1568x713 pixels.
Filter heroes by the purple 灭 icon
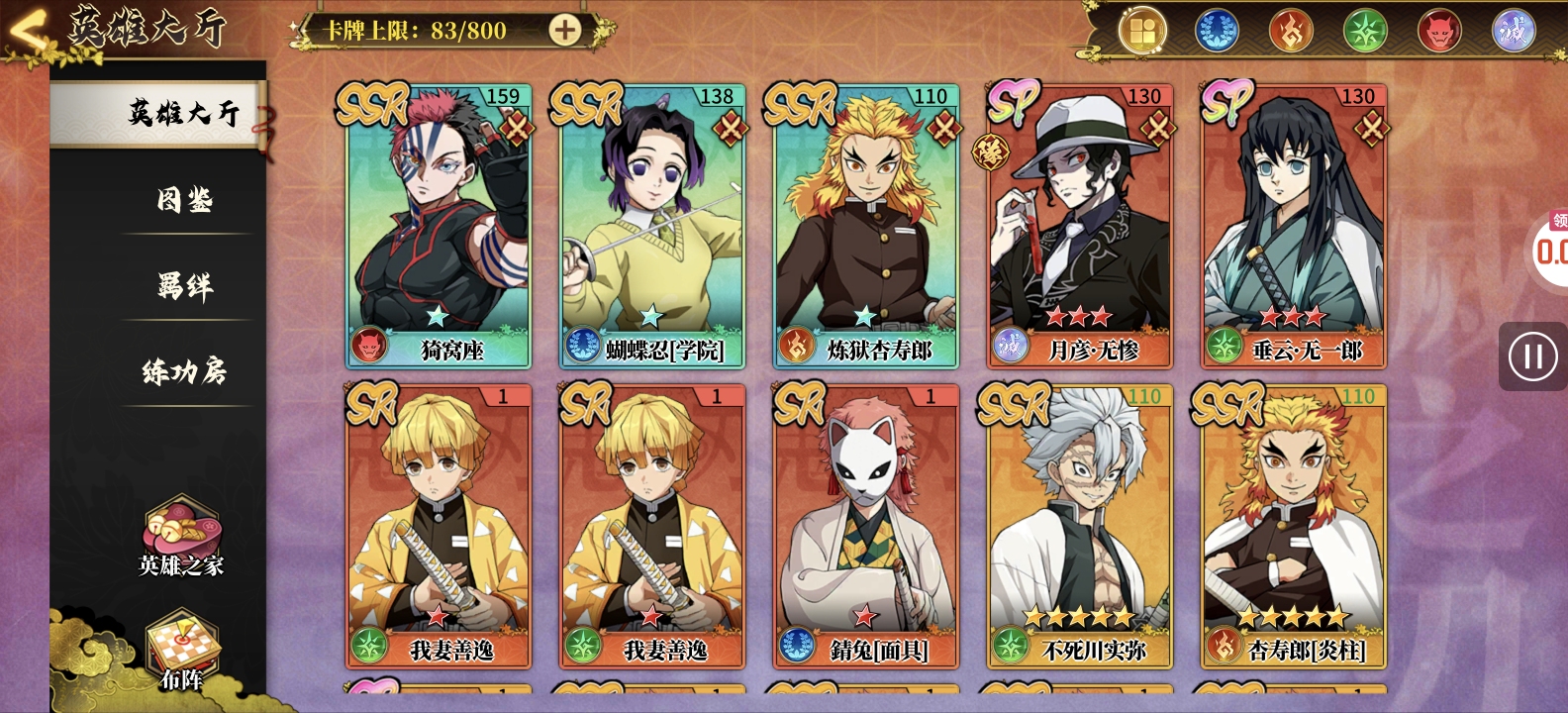(x=1514, y=32)
